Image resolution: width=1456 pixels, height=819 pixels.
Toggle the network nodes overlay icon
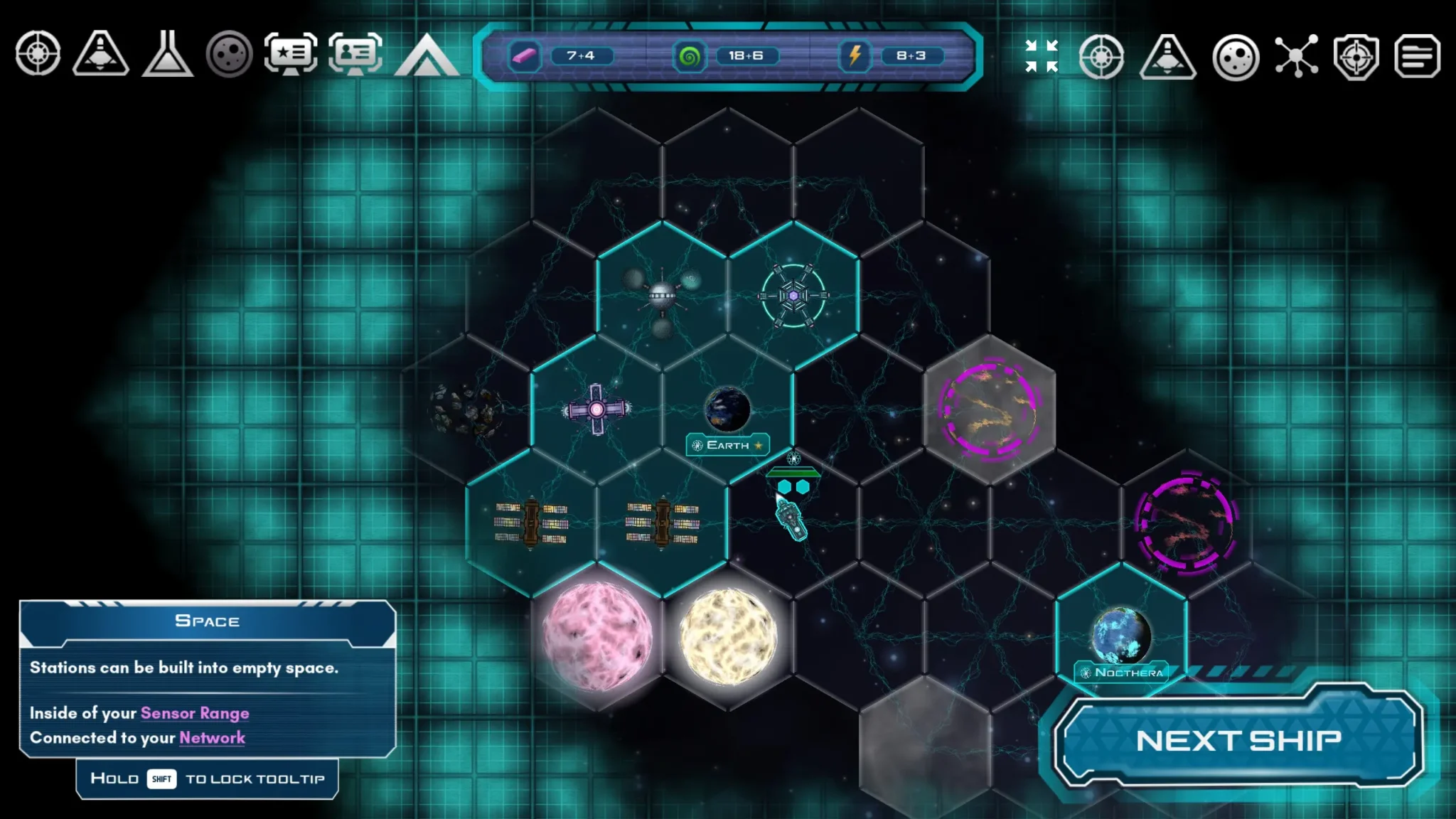pos(1296,56)
